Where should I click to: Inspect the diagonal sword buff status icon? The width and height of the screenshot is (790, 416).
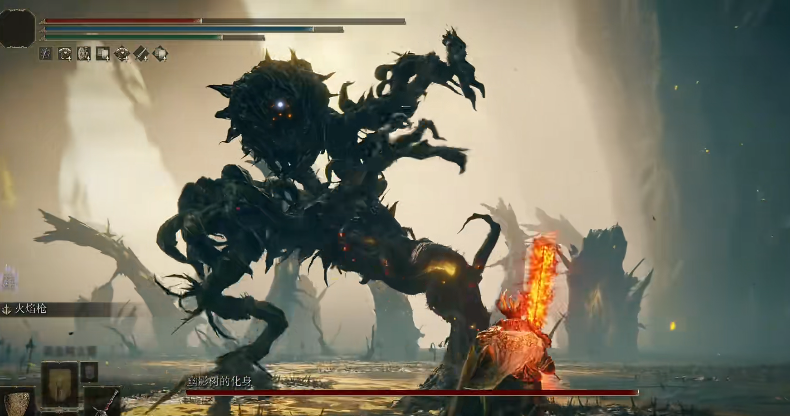(x=141, y=53)
